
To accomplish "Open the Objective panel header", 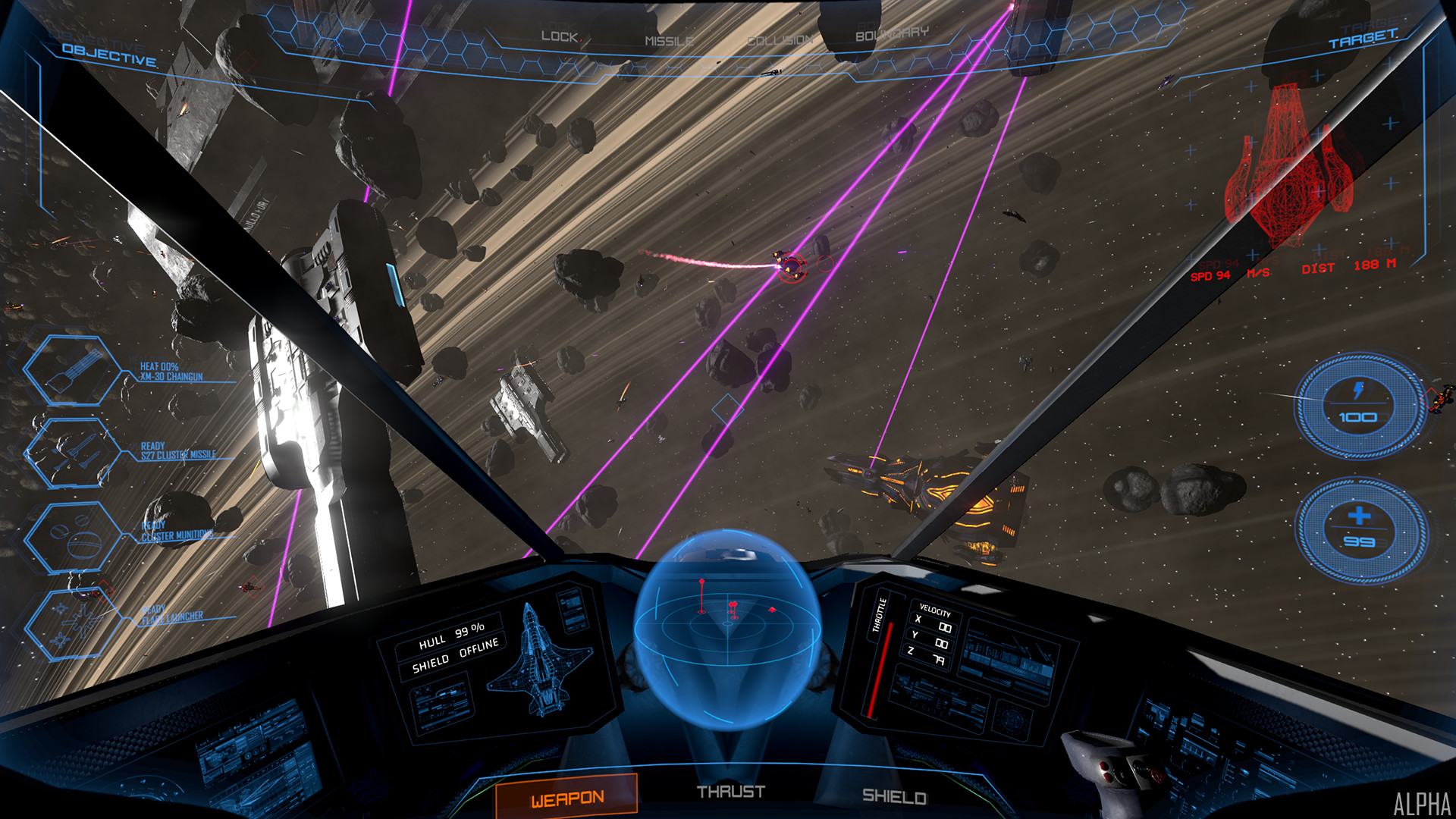I will pyautogui.click(x=110, y=55).
